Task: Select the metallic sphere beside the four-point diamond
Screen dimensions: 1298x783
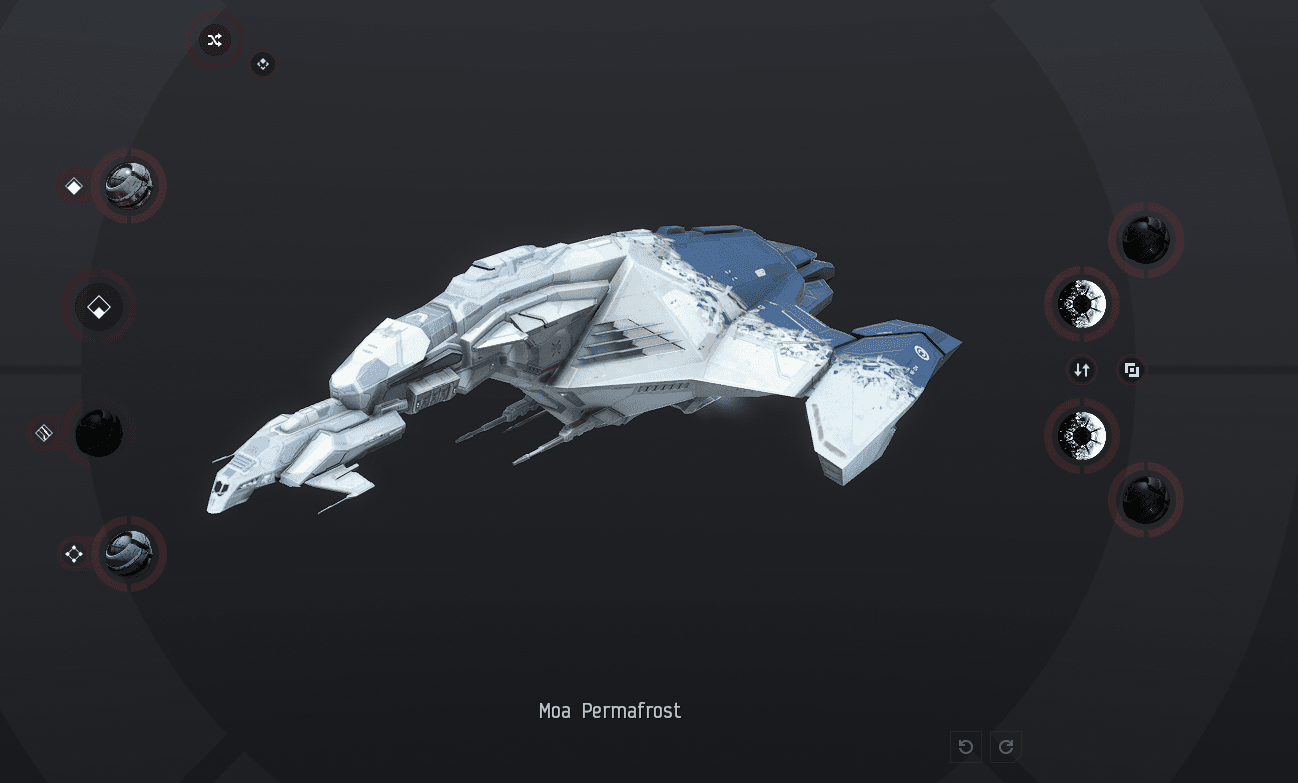Action: point(129,554)
